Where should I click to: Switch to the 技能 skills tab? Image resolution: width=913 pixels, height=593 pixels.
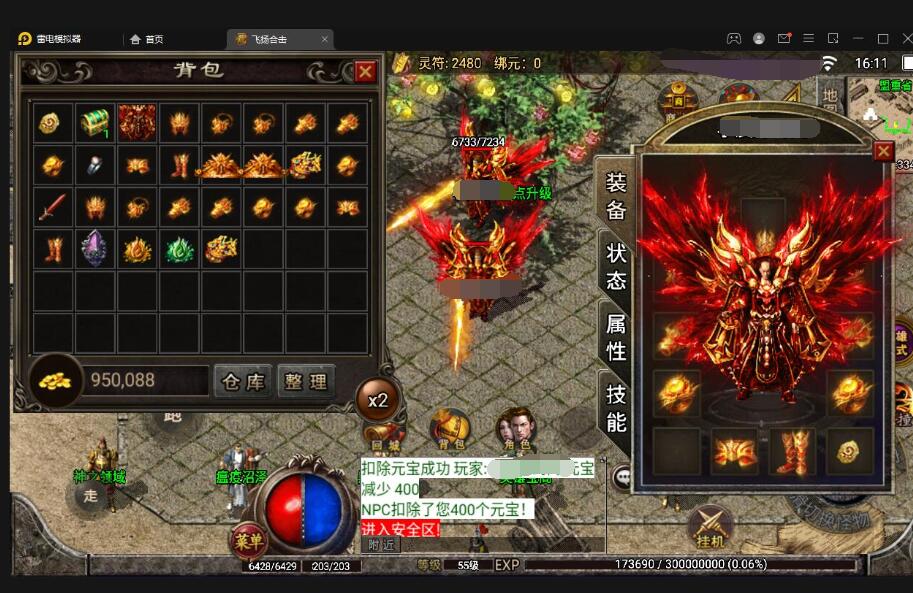coord(616,408)
